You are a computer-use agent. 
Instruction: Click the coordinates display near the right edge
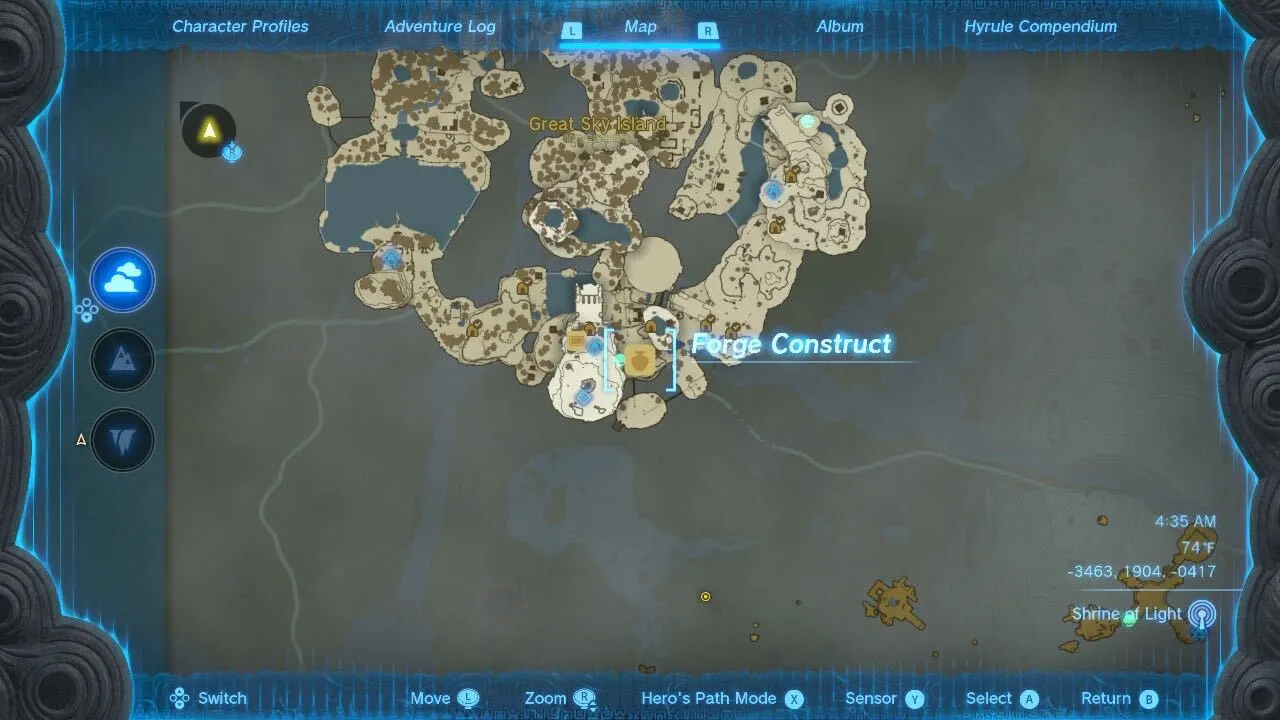click(x=1143, y=571)
